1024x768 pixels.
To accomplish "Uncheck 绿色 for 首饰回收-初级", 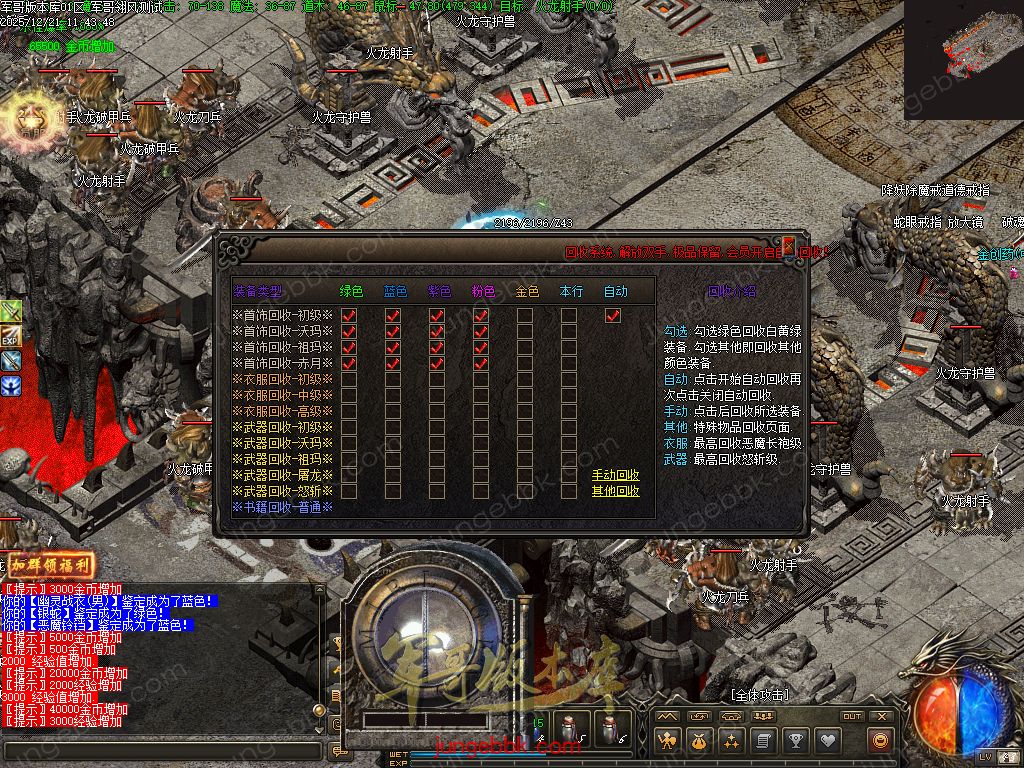I will click(349, 315).
